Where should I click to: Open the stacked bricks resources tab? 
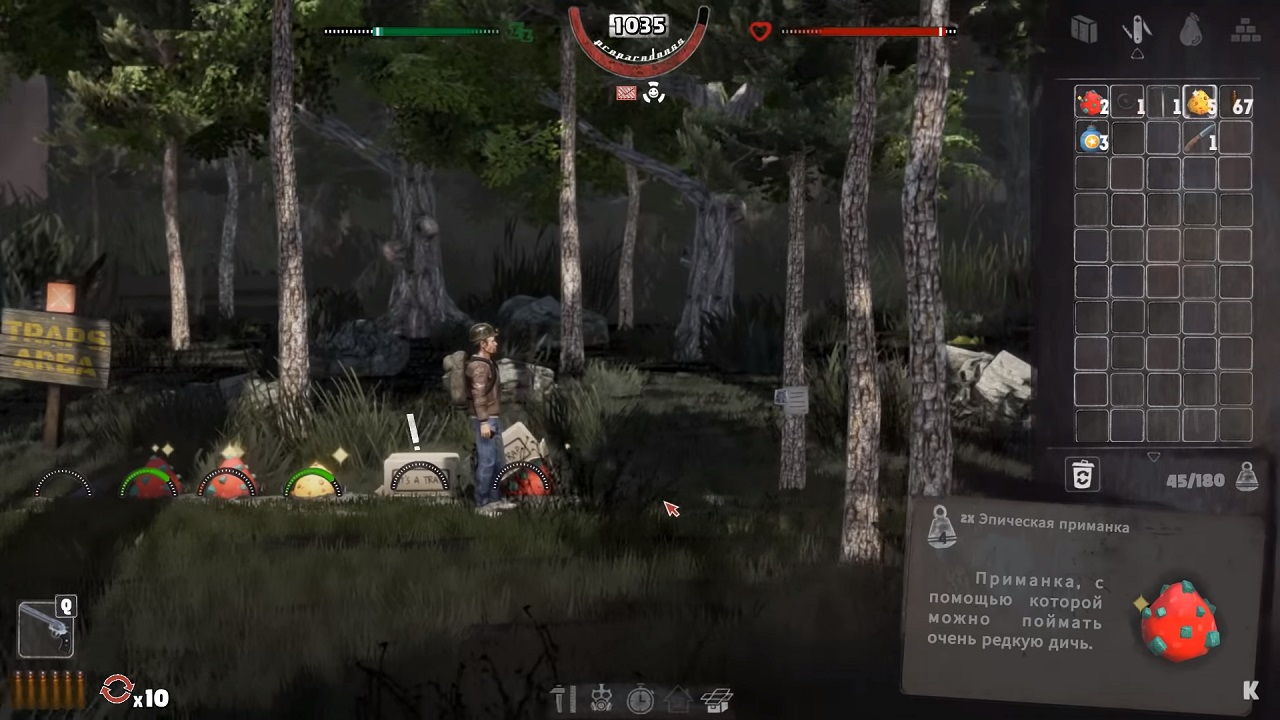tap(1244, 30)
